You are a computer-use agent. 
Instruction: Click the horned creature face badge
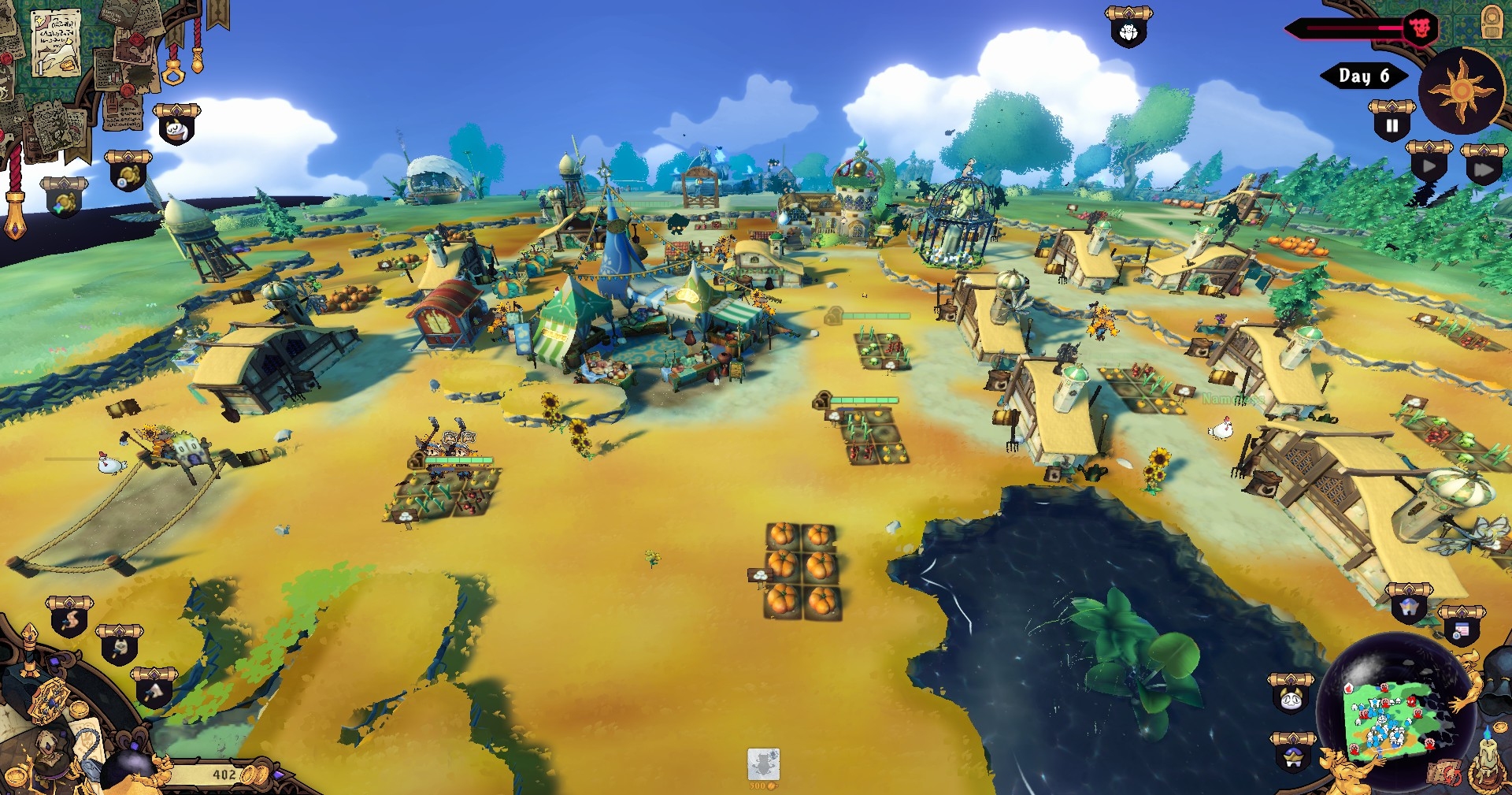(1291, 697)
